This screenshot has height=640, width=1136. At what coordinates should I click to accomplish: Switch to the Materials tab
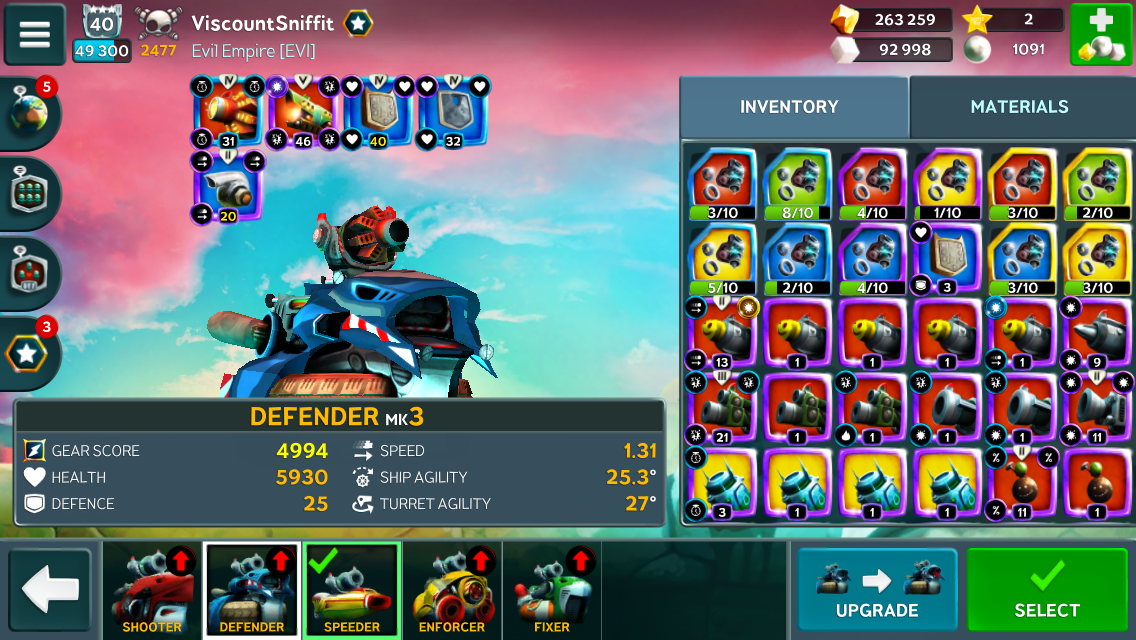(x=1019, y=107)
